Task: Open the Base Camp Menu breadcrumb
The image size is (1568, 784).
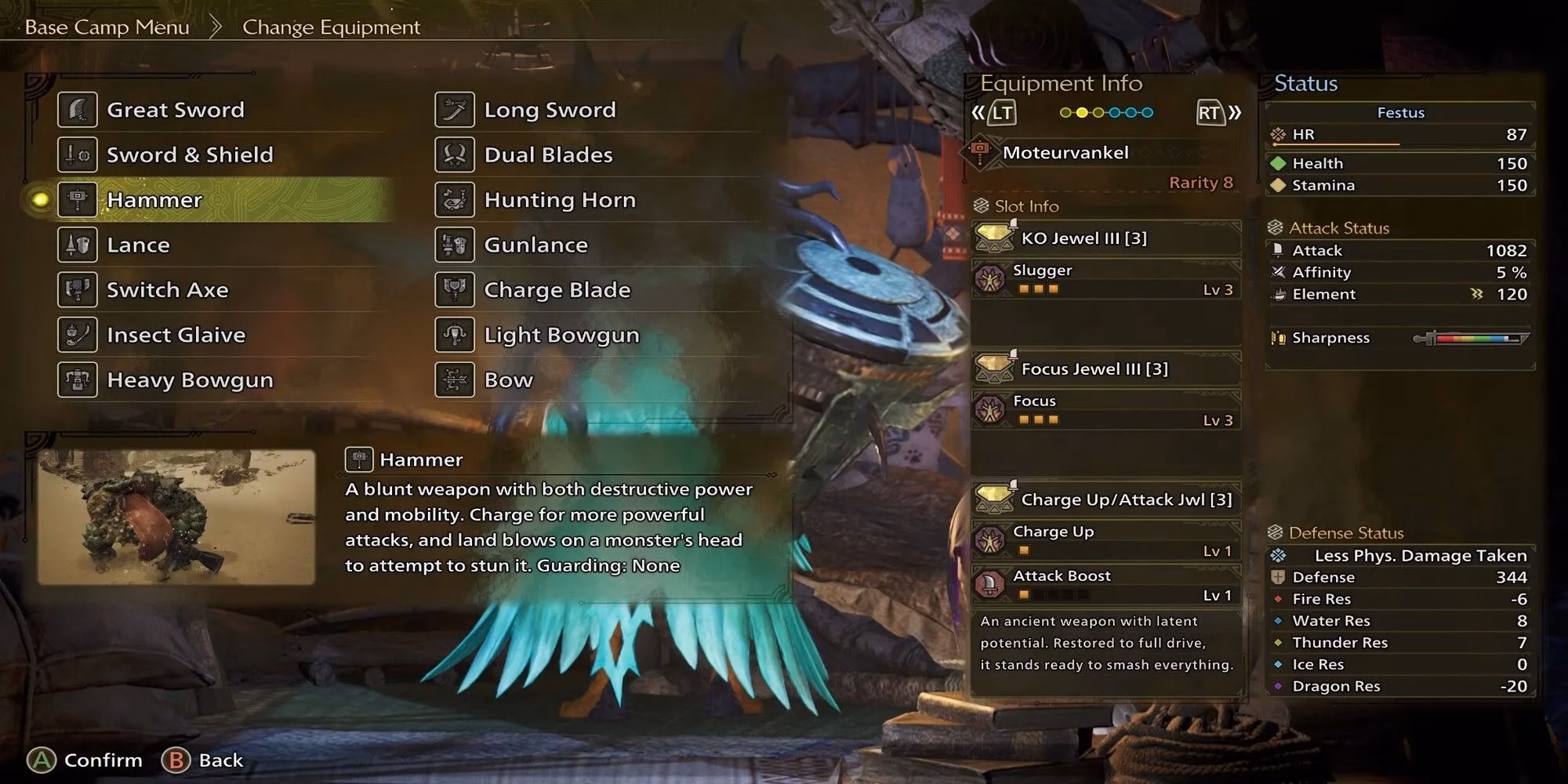Action: click(107, 27)
